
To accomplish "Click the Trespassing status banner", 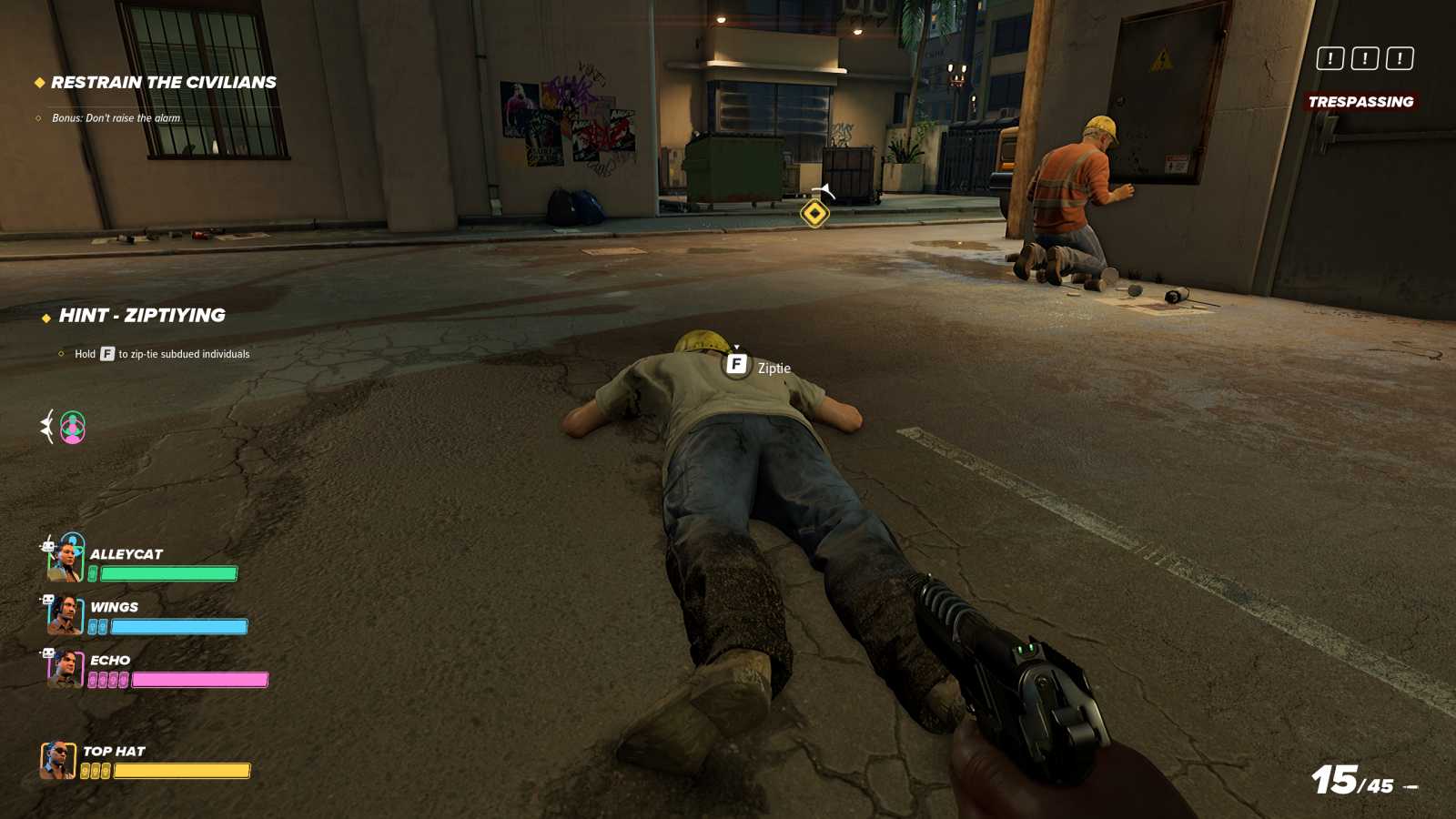I will pos(1360,101).
